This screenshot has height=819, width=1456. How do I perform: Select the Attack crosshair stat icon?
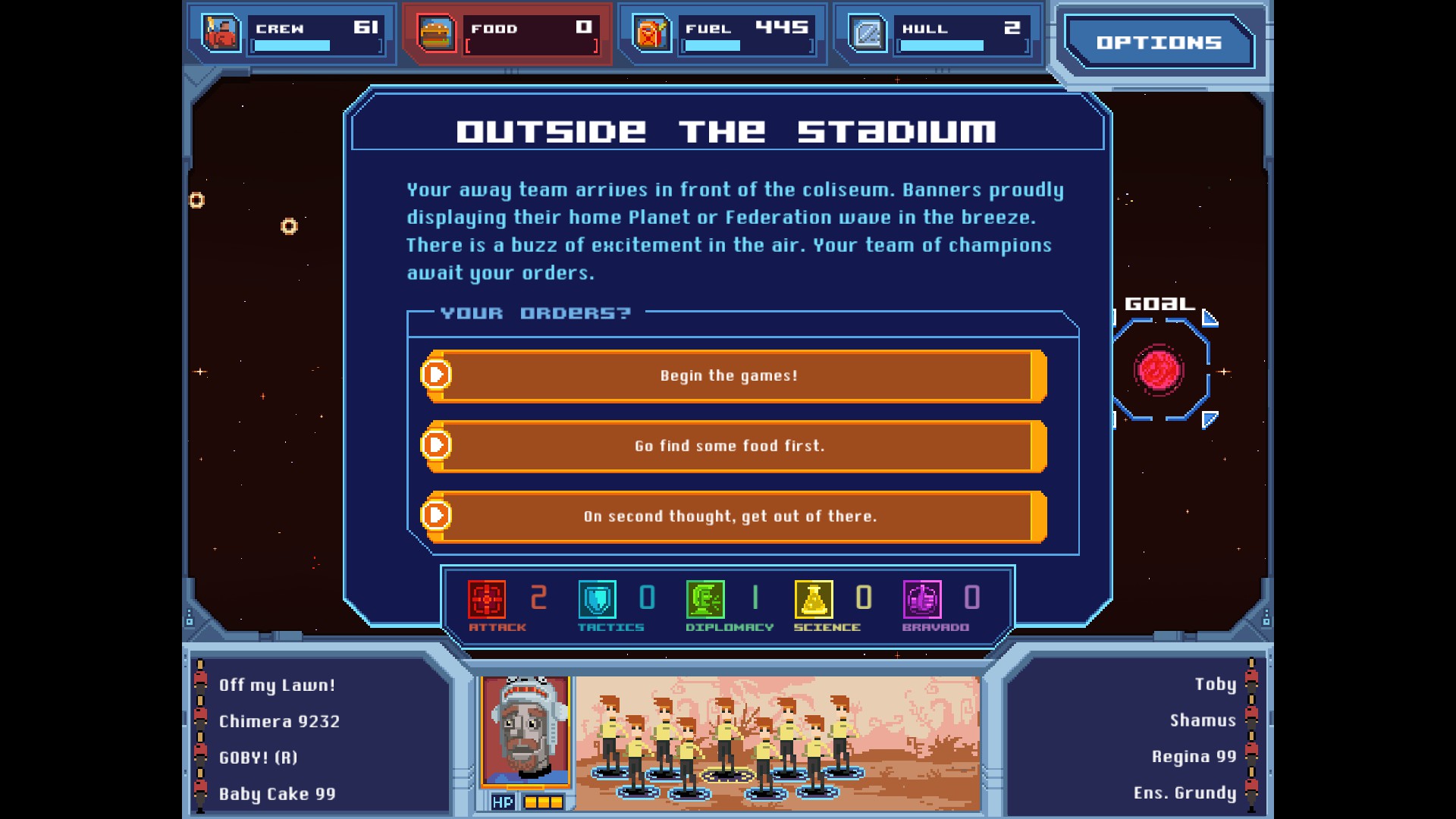pos(488,598)
